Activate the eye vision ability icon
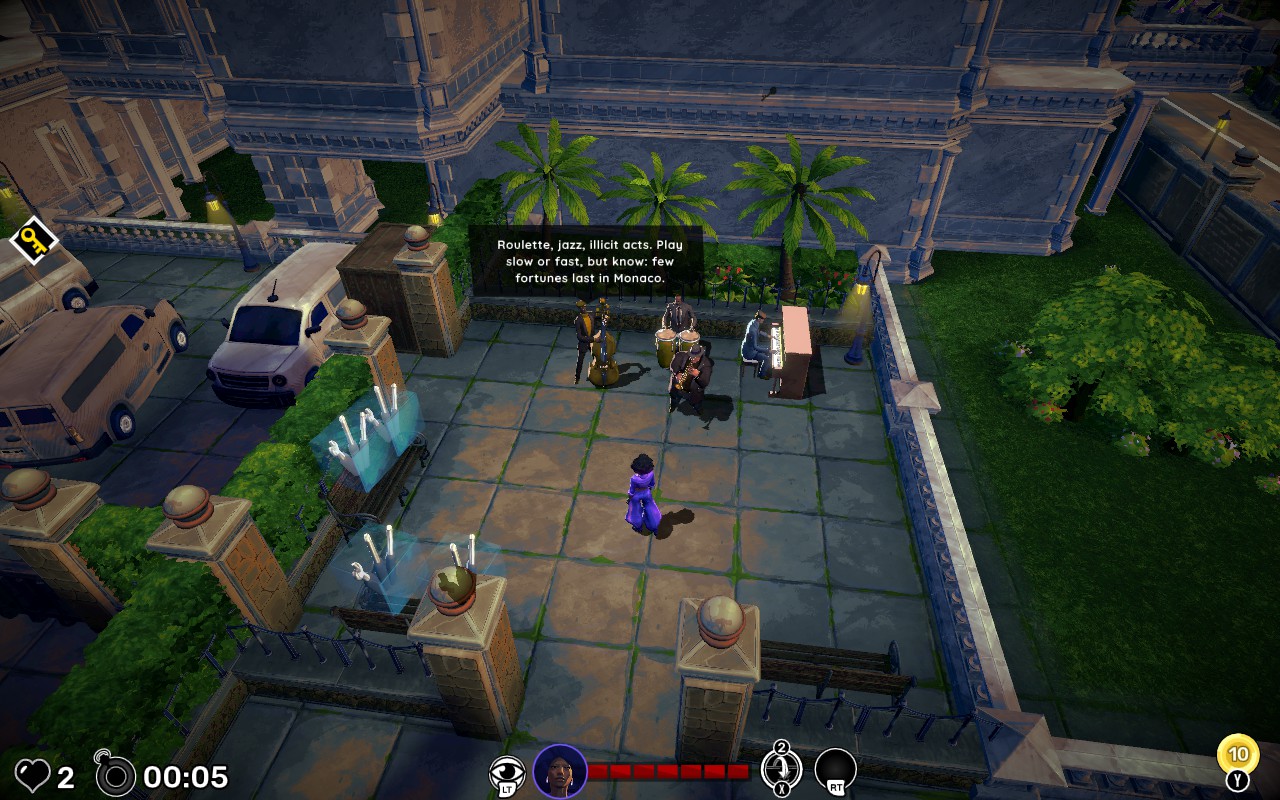 pos(506,771)
